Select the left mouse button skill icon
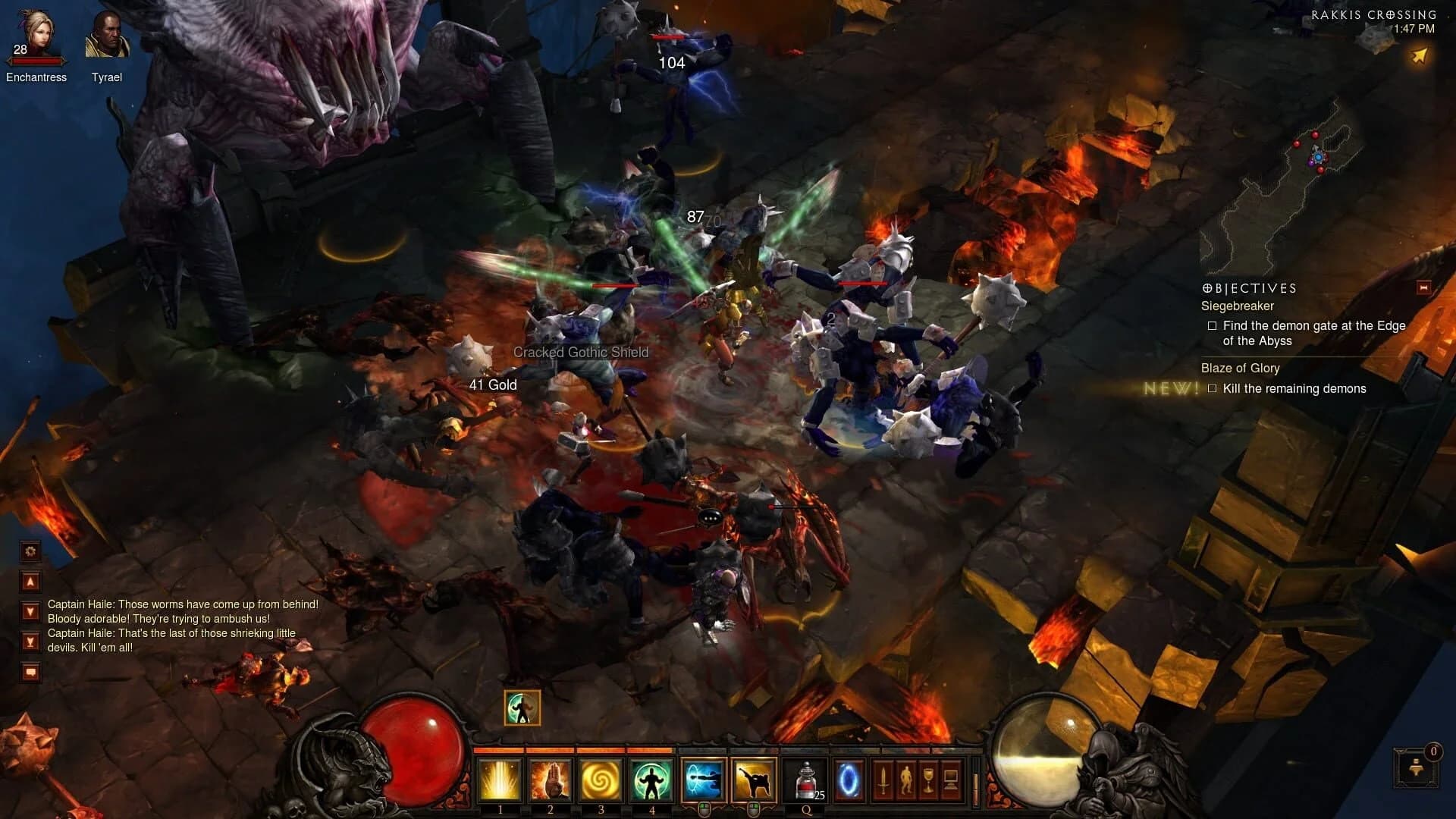The image size is (1456, 819). tap(704, 780)
